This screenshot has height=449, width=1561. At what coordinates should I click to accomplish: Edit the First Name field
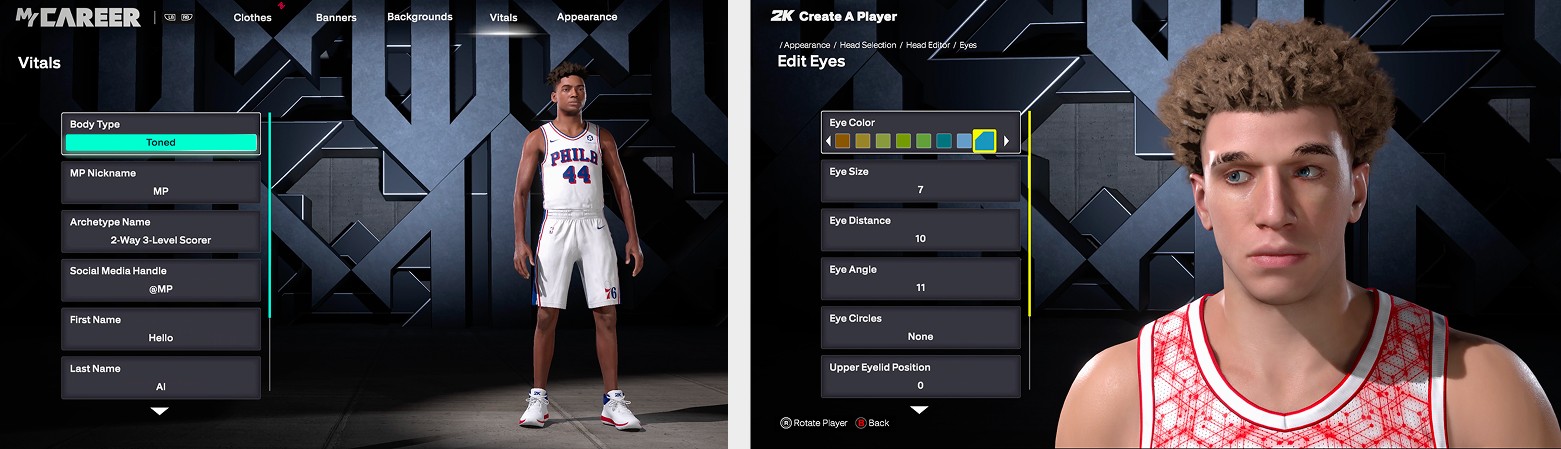[x=161, y=329]
